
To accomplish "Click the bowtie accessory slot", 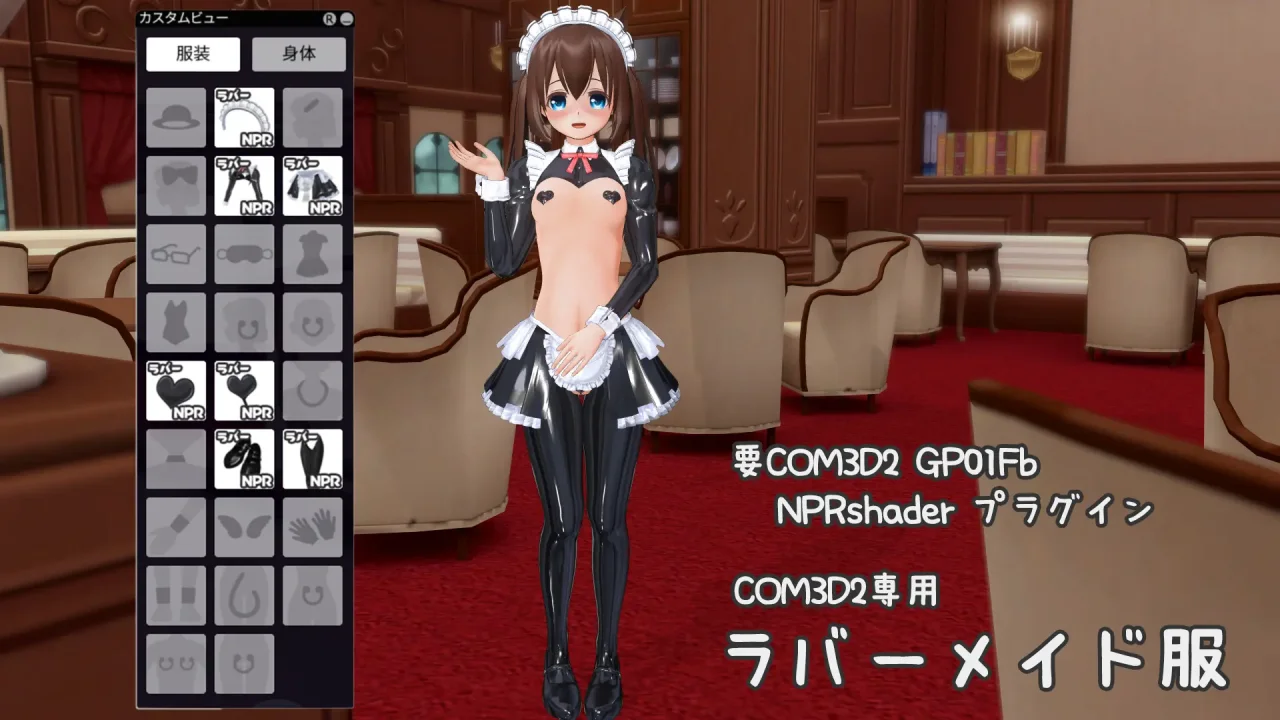I will (x=175, y=186).
